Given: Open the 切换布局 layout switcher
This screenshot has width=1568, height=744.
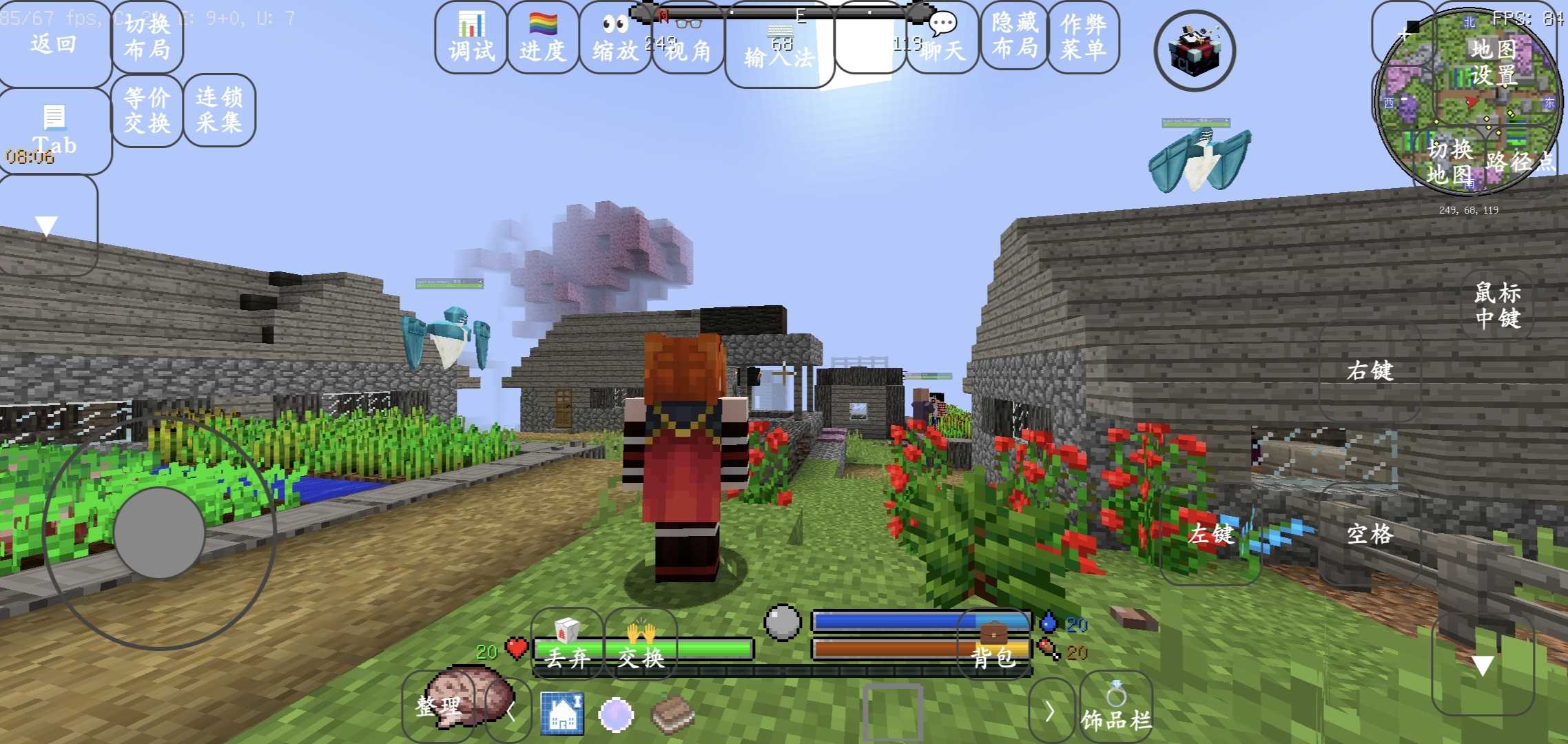Looking at the screenshot, I should pos(147,37).
